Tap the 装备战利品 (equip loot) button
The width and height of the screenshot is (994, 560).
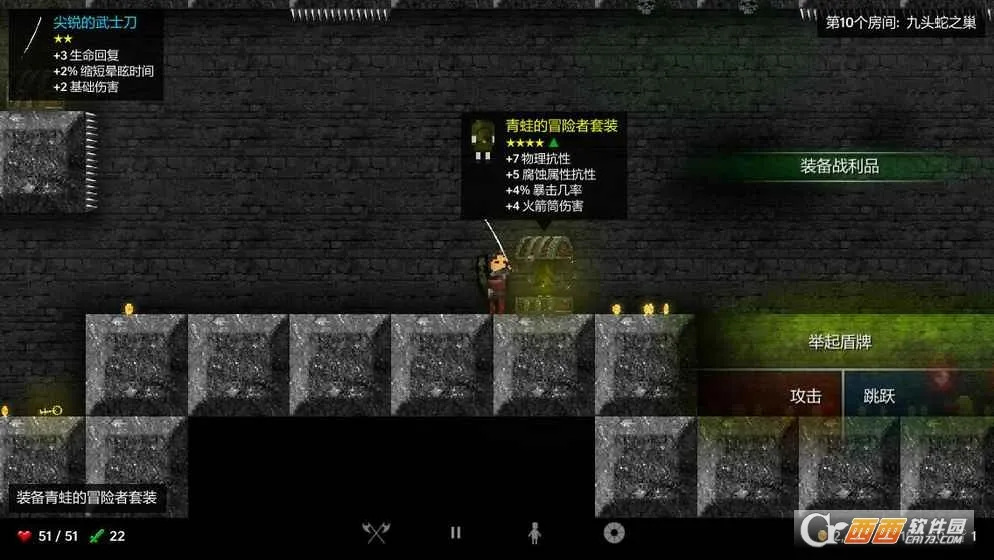[839, 166]
